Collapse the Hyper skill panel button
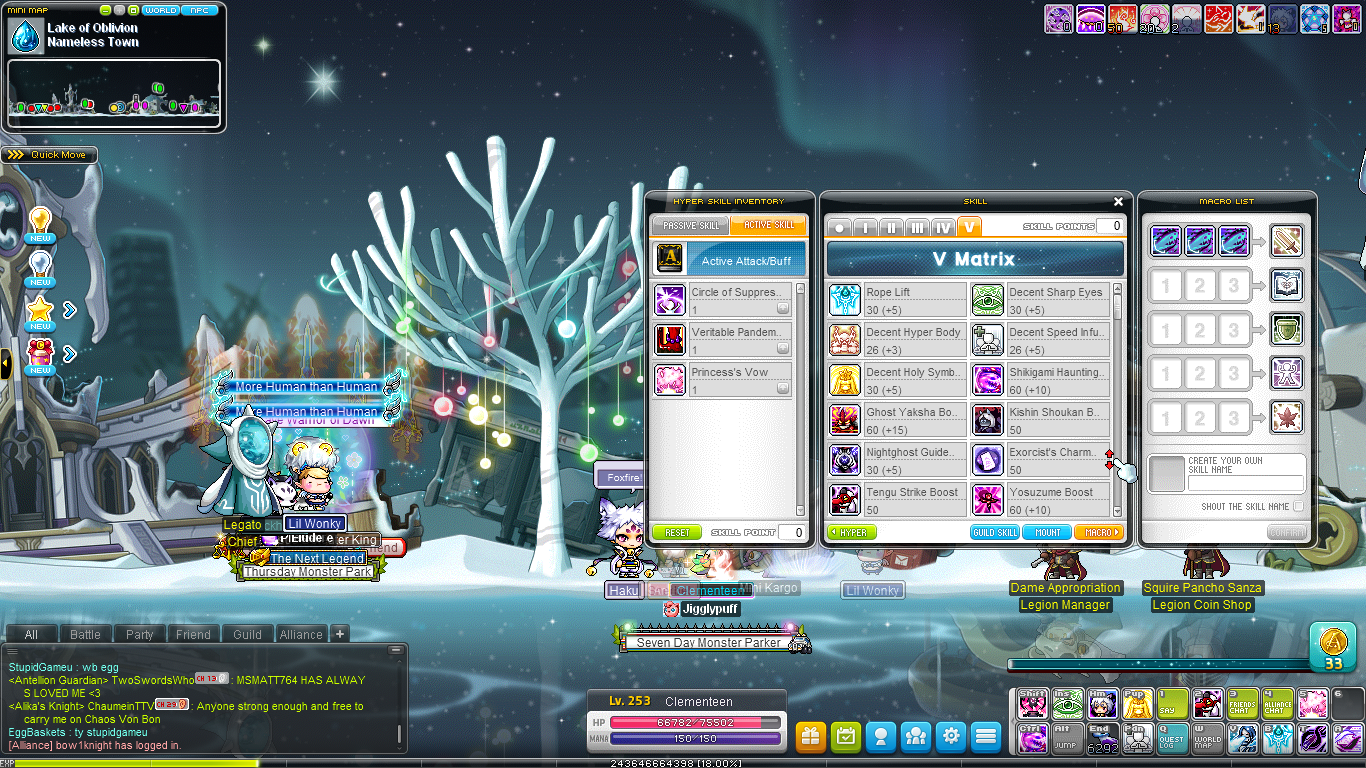1366x768 pixels. tap(852, 532)
